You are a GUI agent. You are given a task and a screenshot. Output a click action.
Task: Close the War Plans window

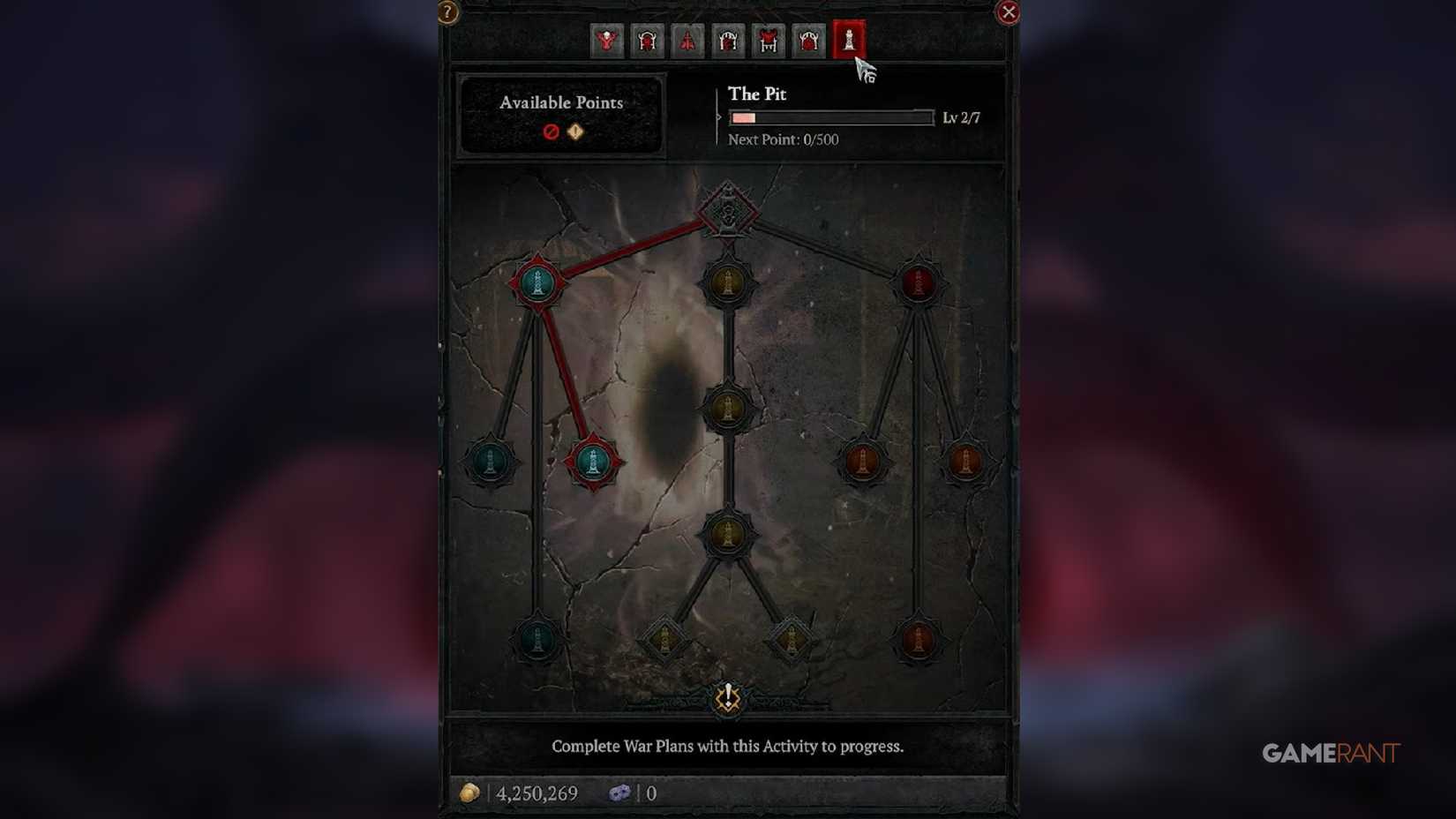click(1008, 11)
